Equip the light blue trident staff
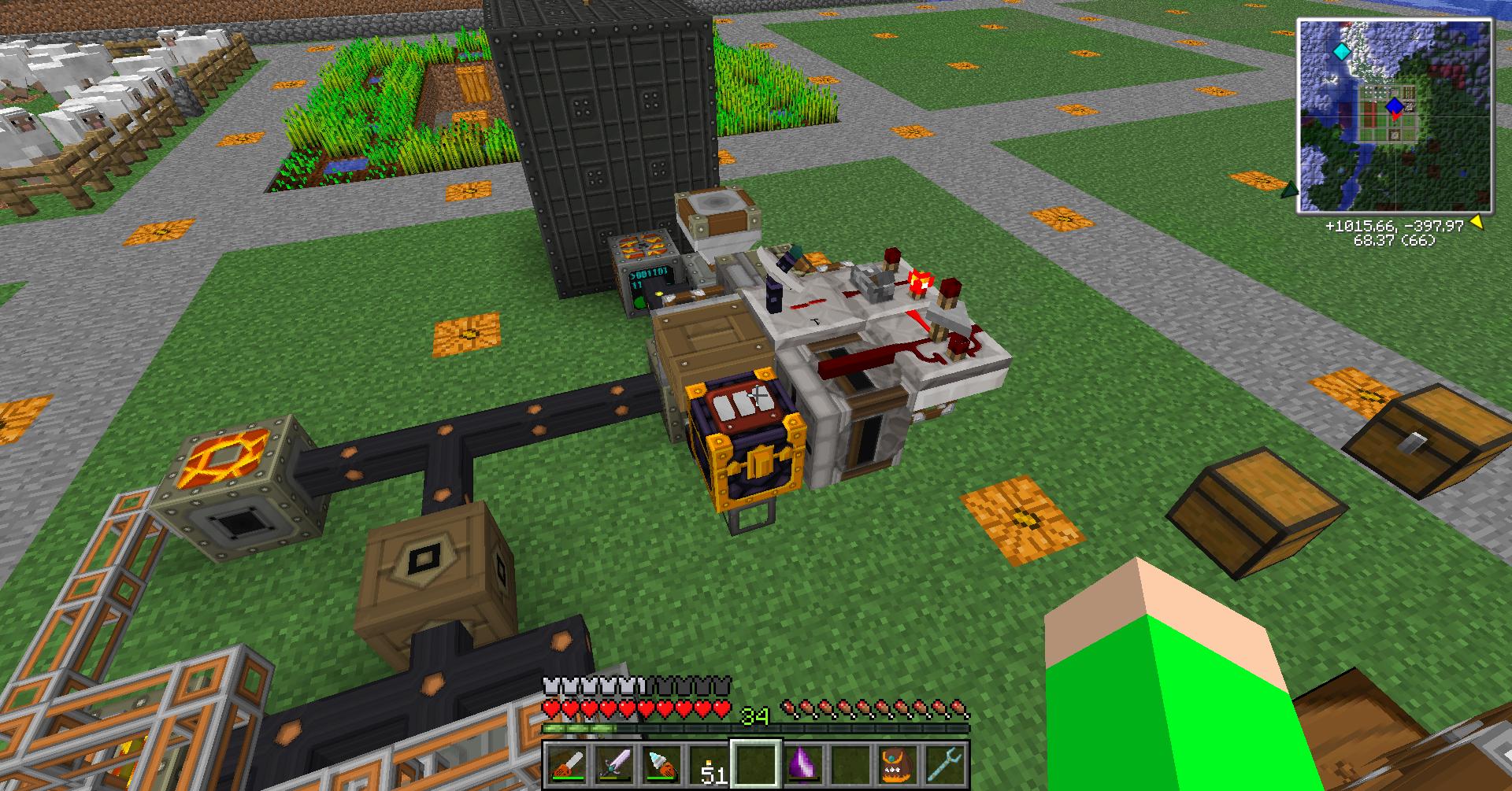The height and width of the screenshot is (791, 1512). [945, 764]
